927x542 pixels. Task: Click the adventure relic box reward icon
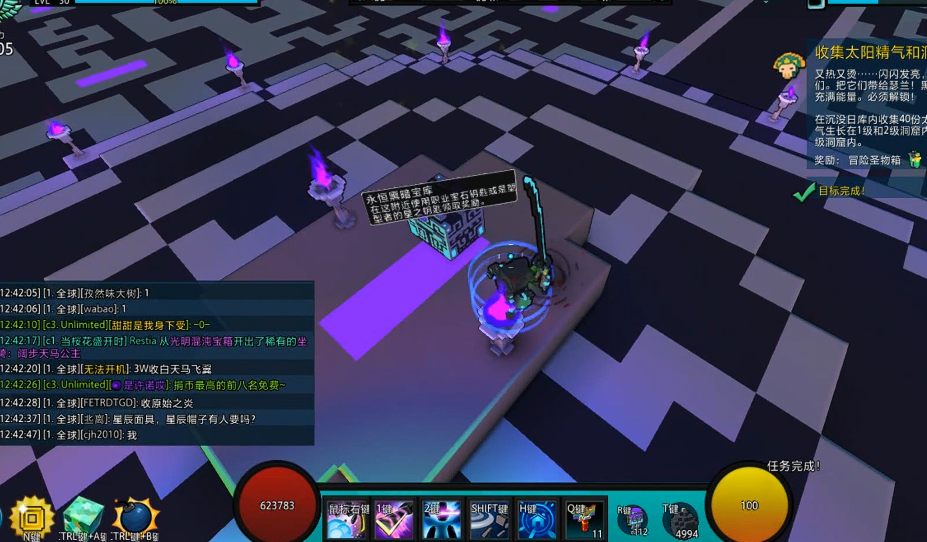(x=914, y=159)
